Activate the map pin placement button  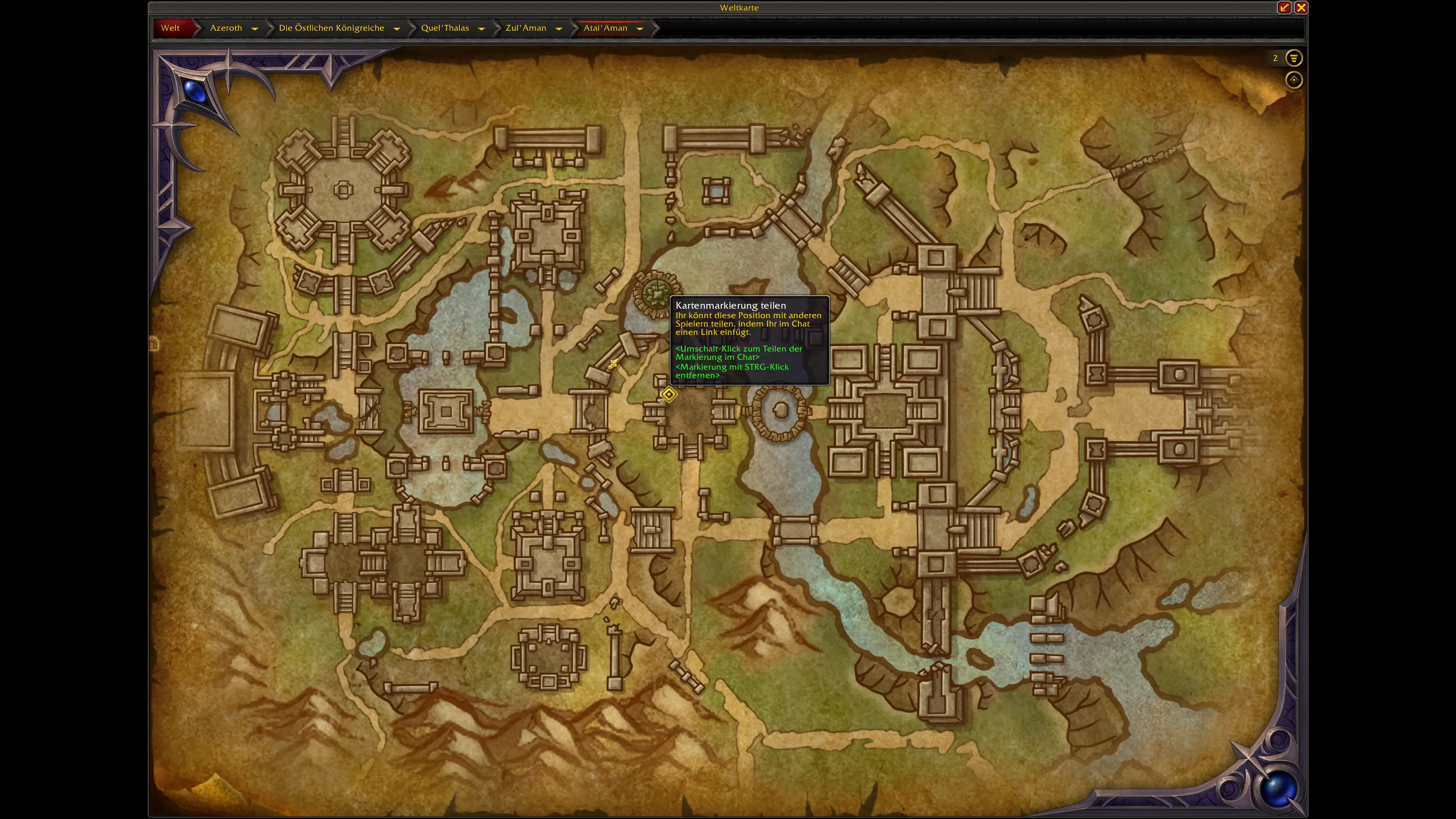pos(1294,80)
